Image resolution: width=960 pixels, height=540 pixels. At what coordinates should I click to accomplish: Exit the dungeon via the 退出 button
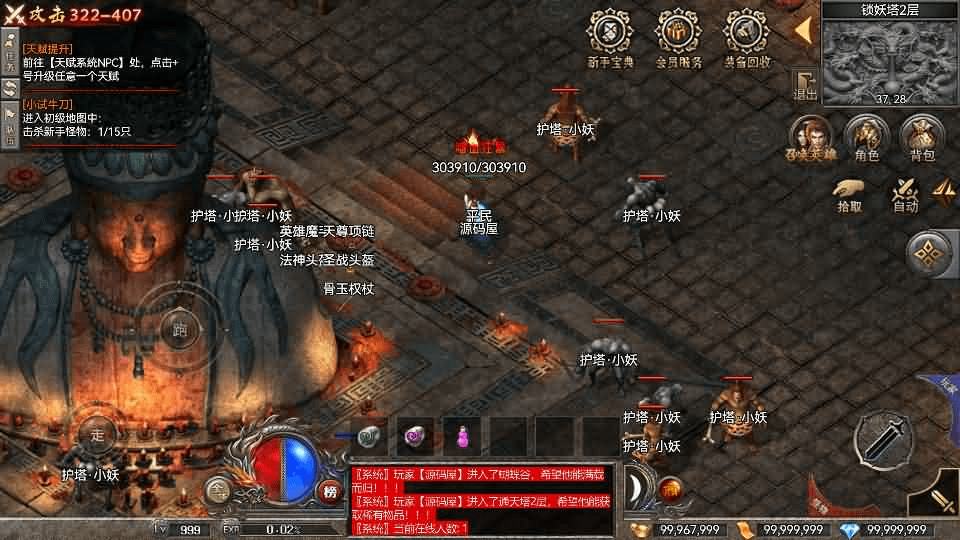tap(805, 85)
